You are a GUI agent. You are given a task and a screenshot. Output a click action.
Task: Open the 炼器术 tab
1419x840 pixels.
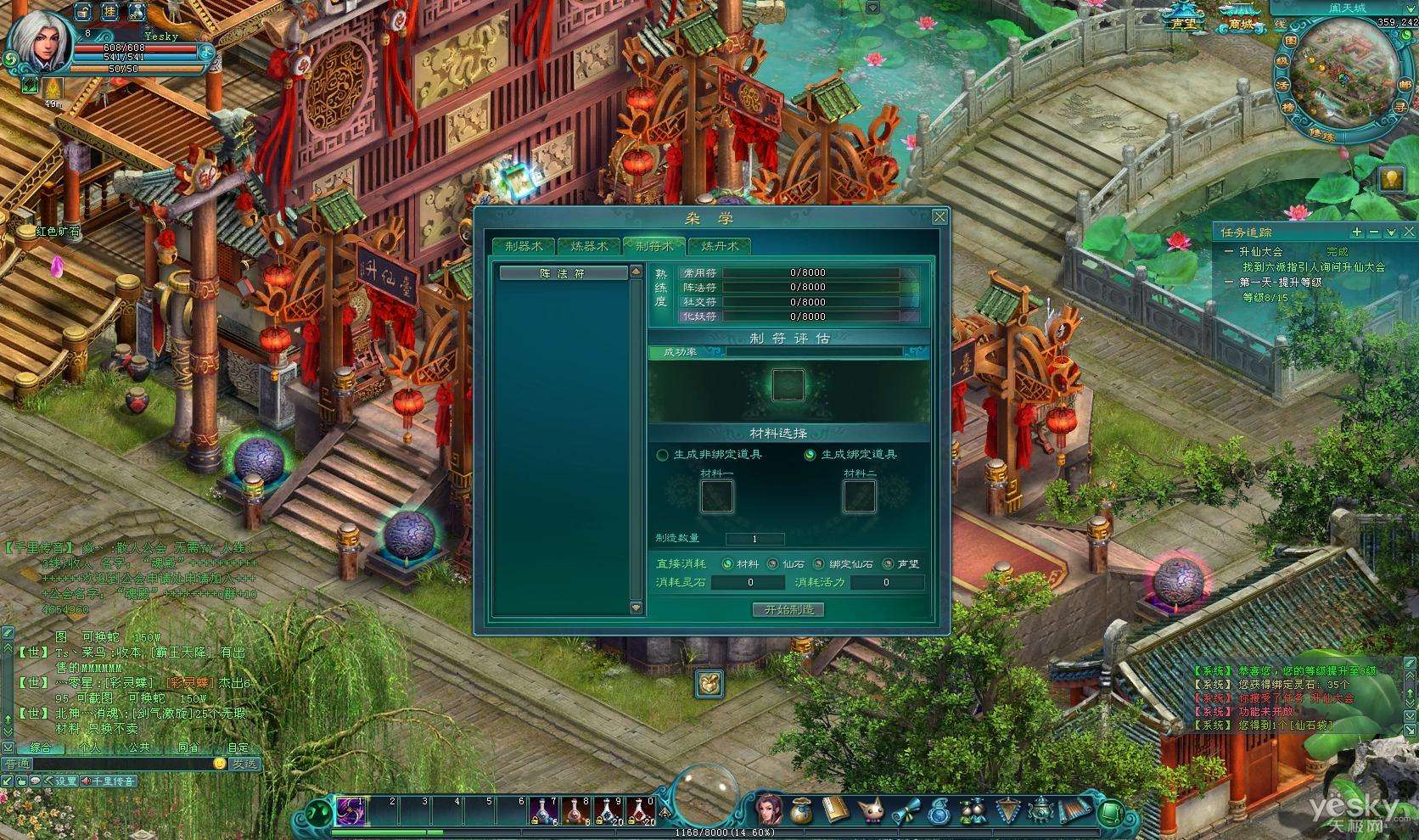[x=588, y=246]
